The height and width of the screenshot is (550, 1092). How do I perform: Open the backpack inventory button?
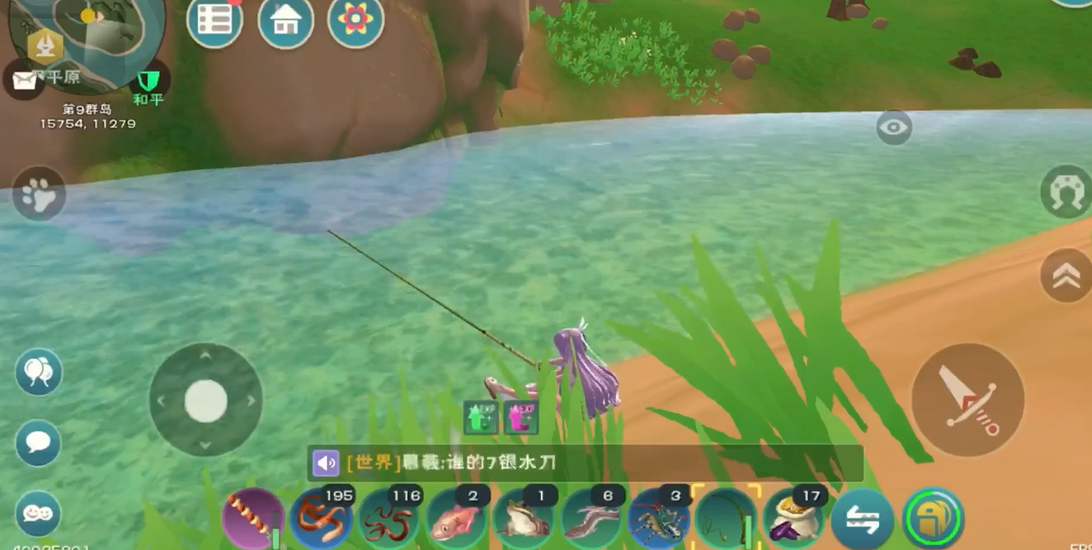[x=933, y=520]
